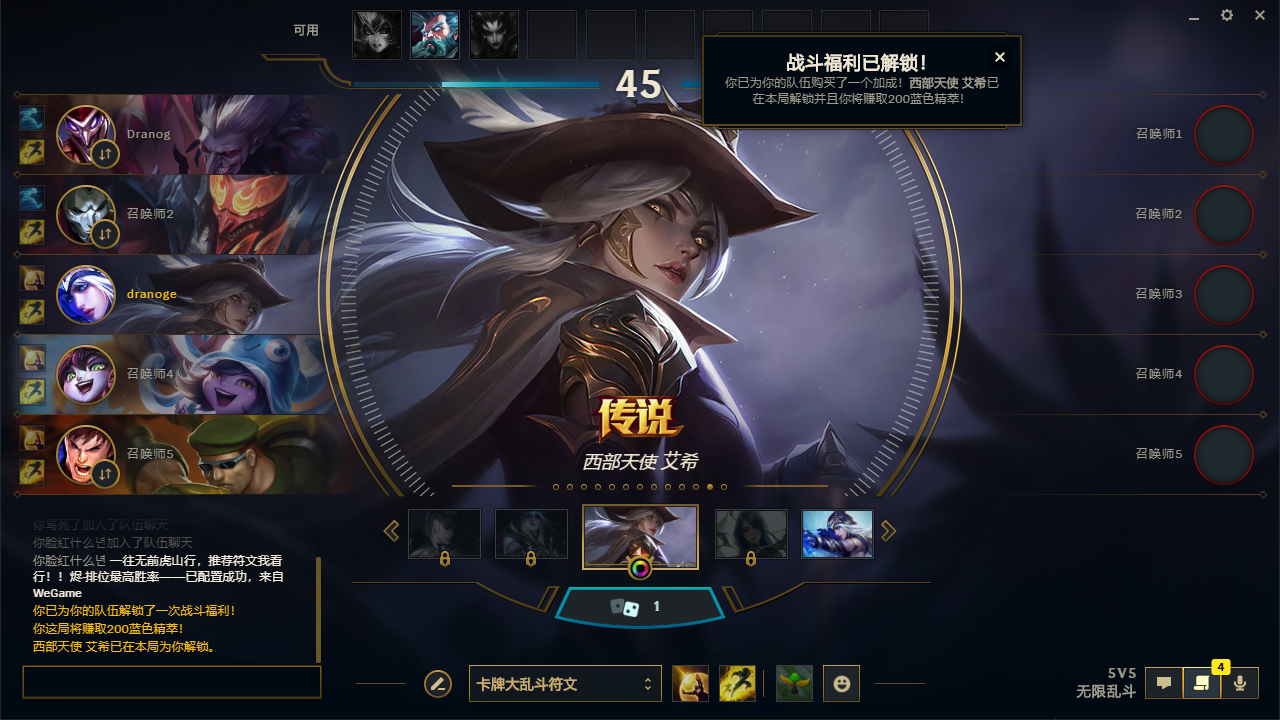Open the ward skin selector

coord(794,684)
